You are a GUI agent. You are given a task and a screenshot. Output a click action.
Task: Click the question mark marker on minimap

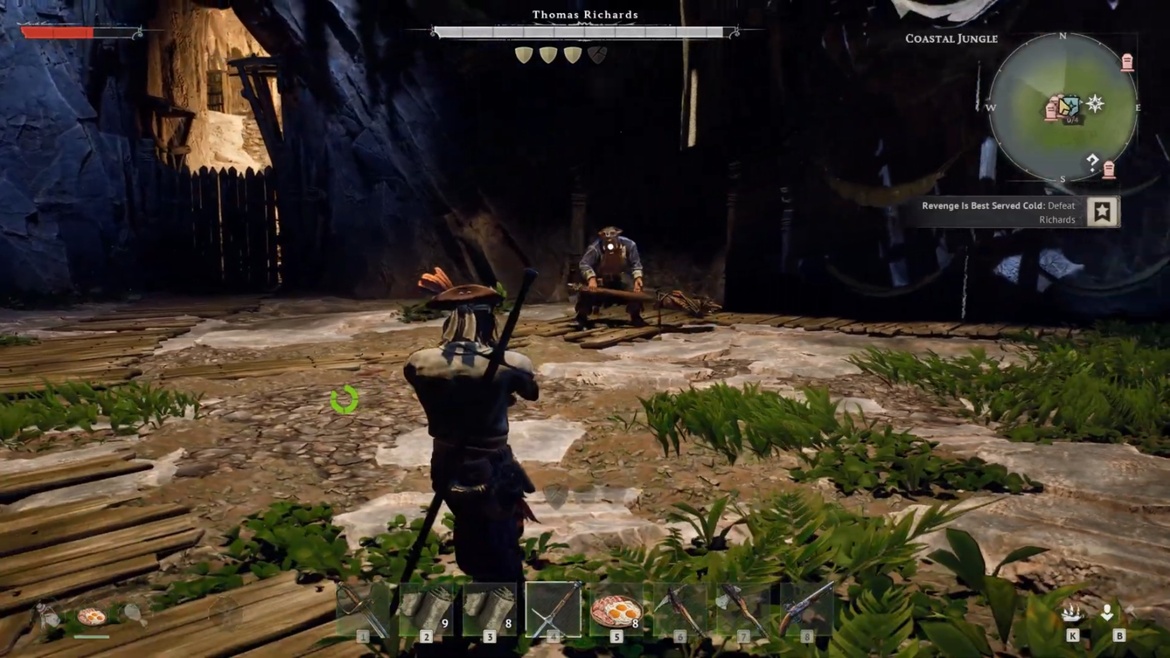1092,160
